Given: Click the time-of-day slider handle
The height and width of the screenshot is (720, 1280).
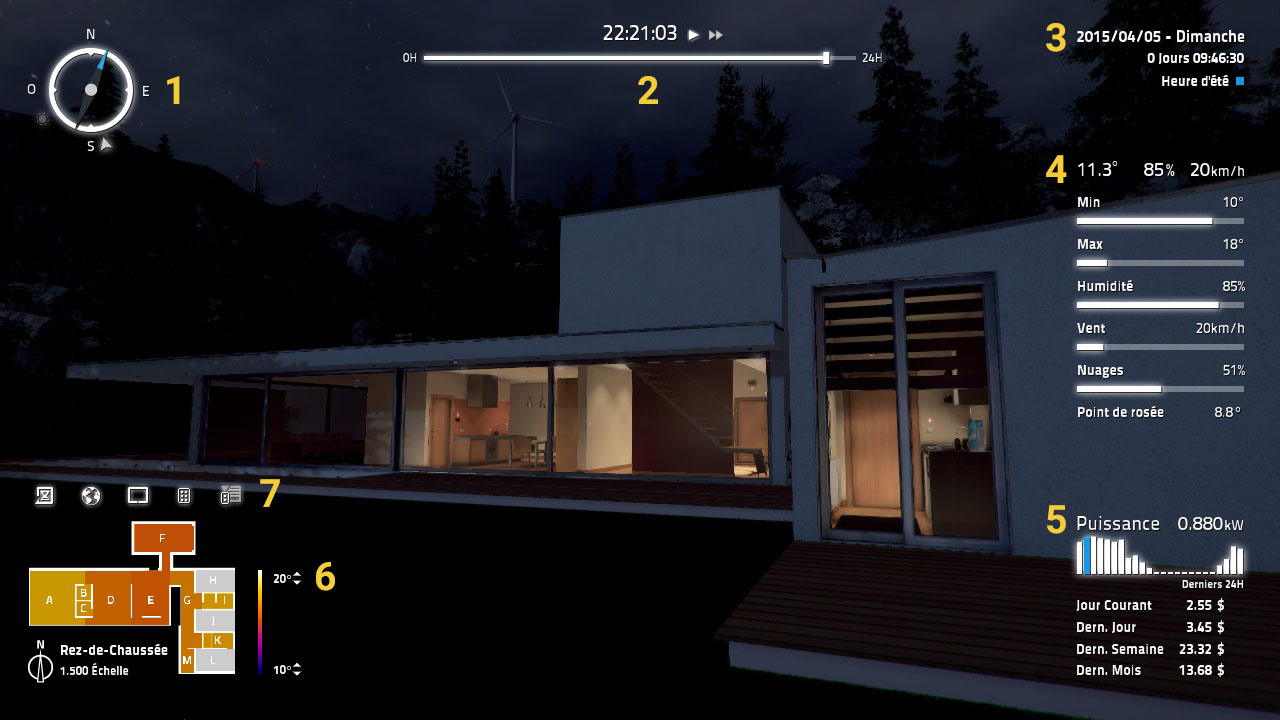Looking at the screenshot, I should coord(826,58).
